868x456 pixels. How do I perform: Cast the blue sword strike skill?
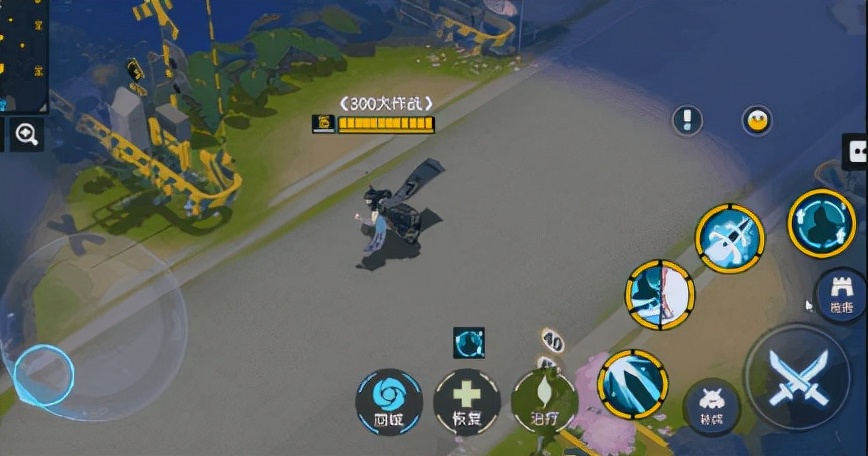(730, 238)
